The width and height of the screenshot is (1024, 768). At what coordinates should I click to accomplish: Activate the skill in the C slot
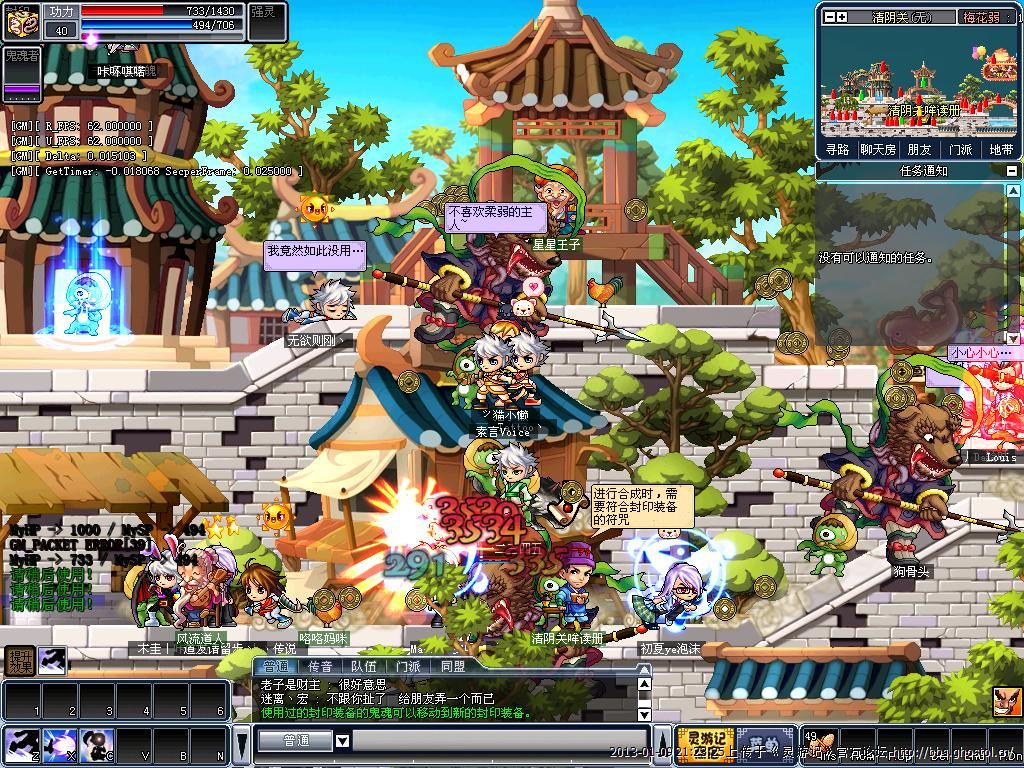coord(95,745)
